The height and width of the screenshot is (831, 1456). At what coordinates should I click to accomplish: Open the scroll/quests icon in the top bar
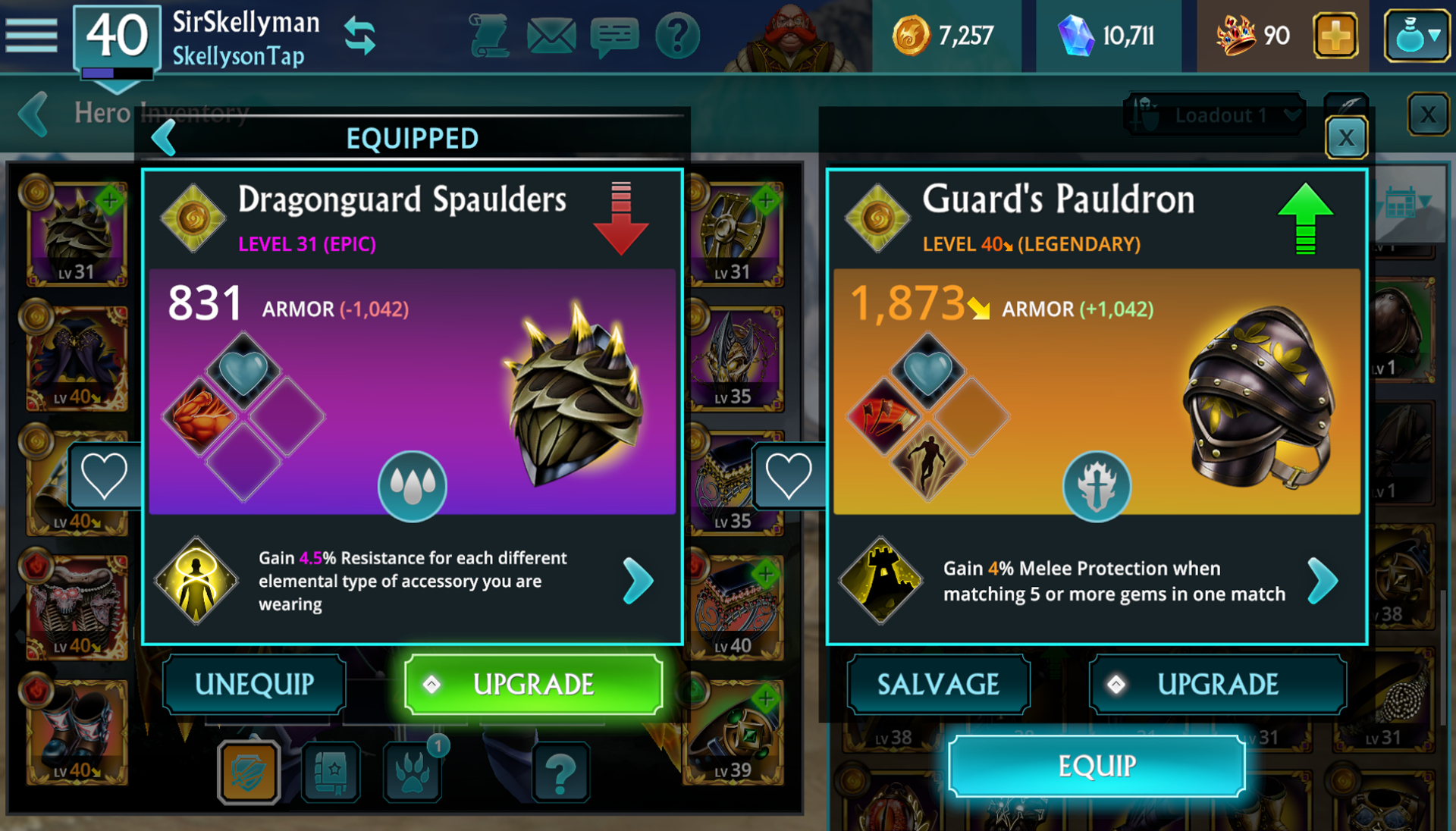pyautogui.click(x=489, y=34)
